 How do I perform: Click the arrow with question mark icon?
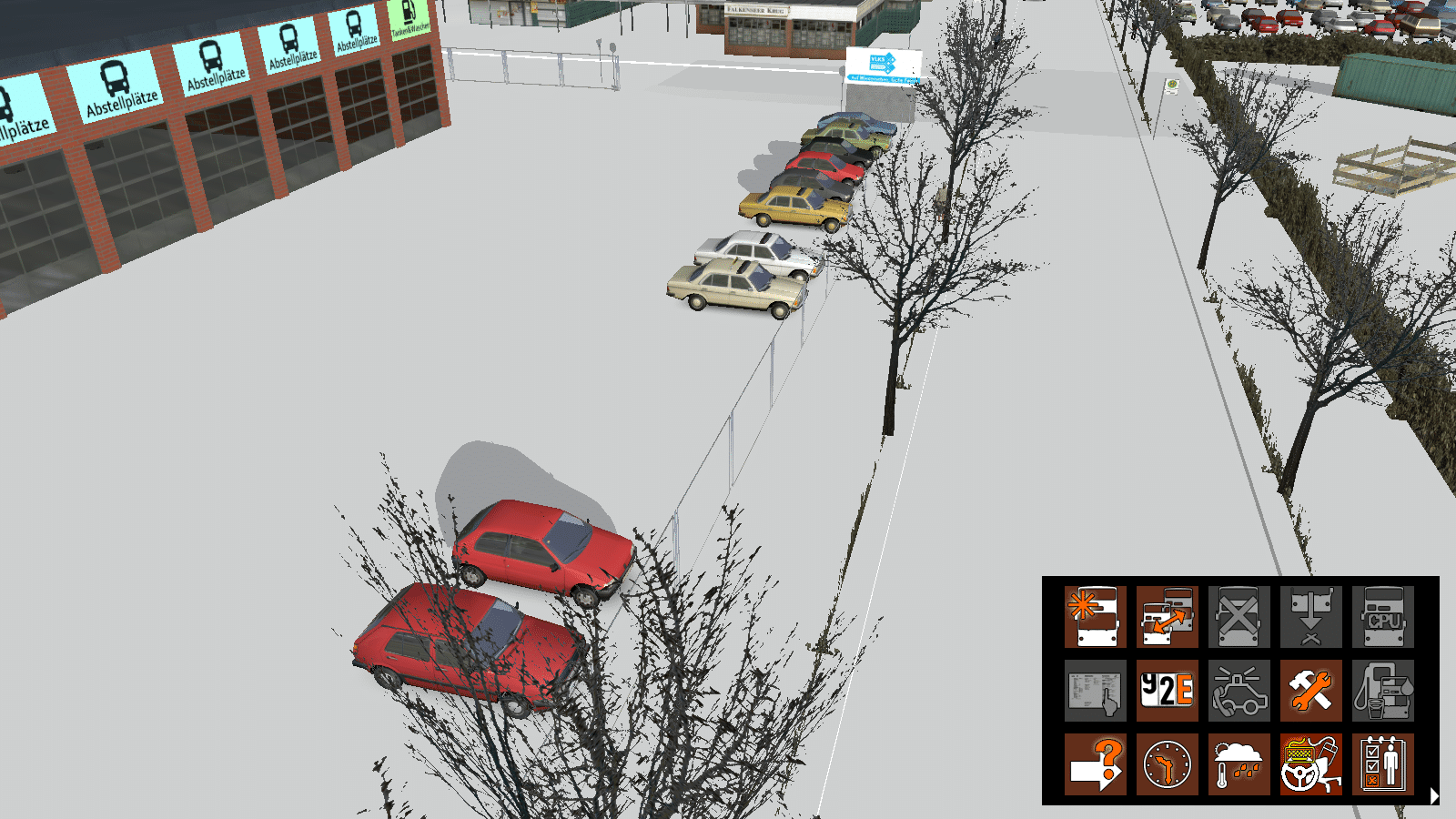pos(1096,764)
